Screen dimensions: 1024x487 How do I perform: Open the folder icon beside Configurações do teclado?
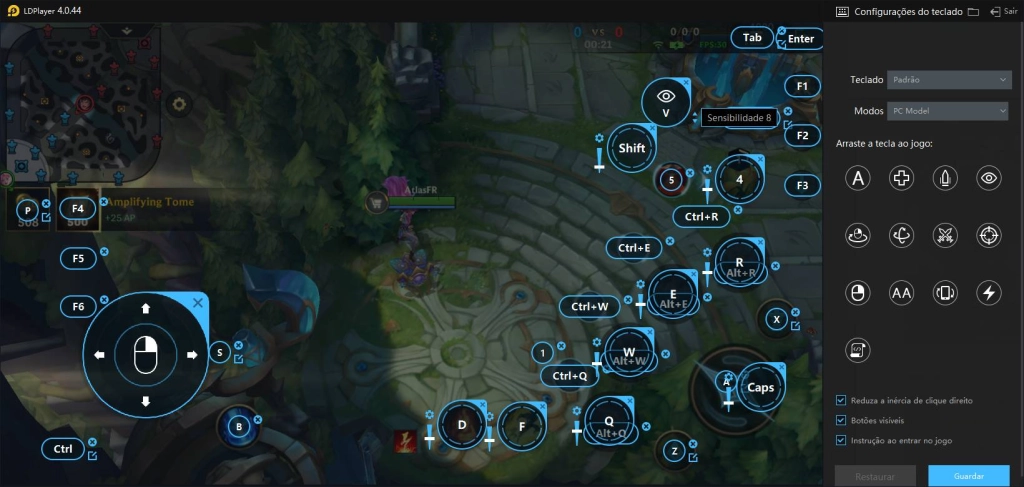click(x=973, y=11)
